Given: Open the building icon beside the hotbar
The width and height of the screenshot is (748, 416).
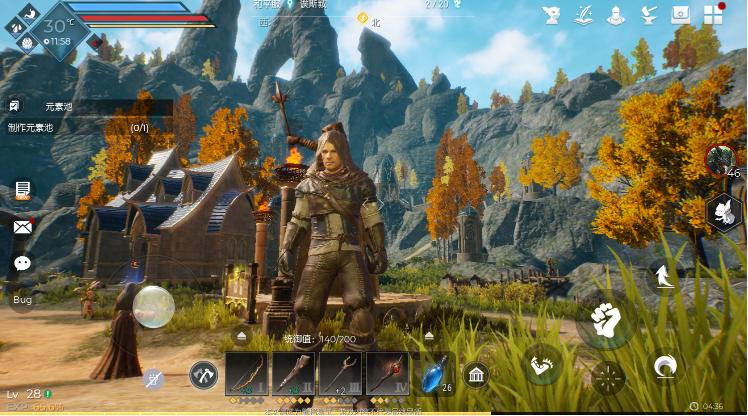Looking at the screenshot, I should [476, 375].
